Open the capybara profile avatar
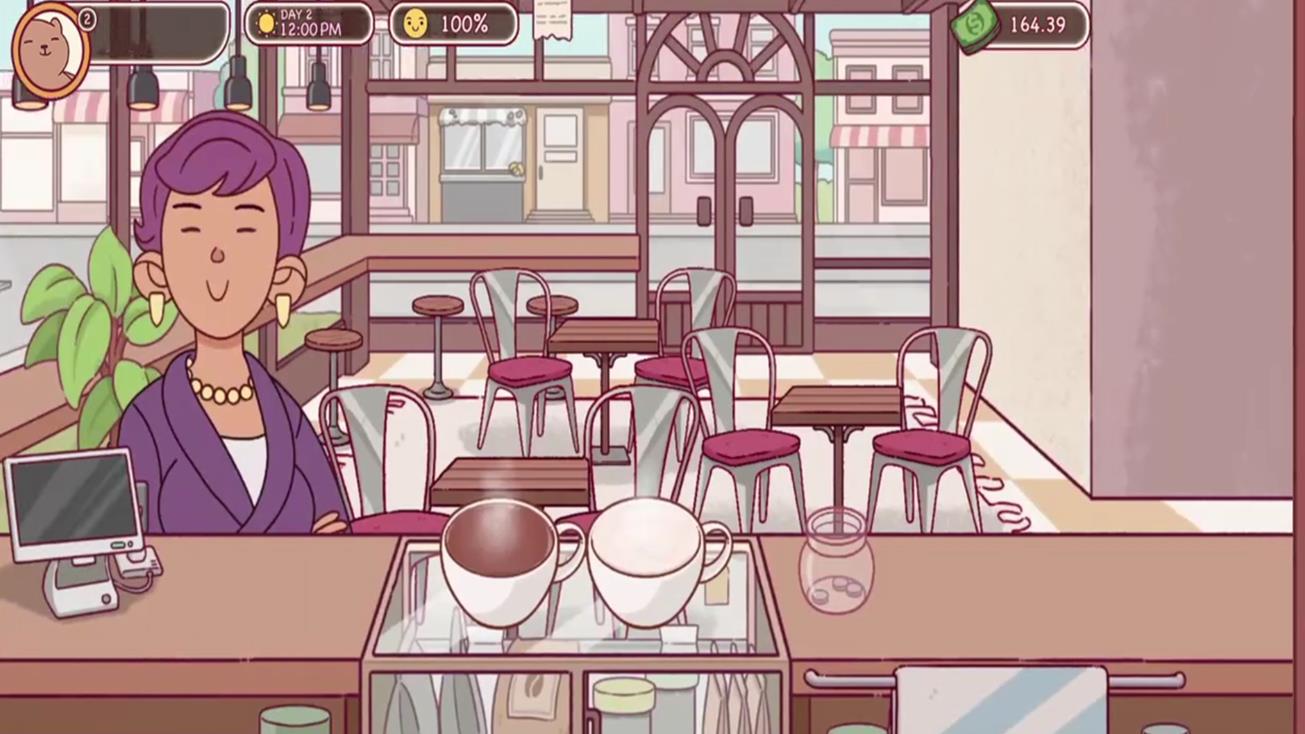This screenshot has width=1305, height=734. tap(50, 50)
